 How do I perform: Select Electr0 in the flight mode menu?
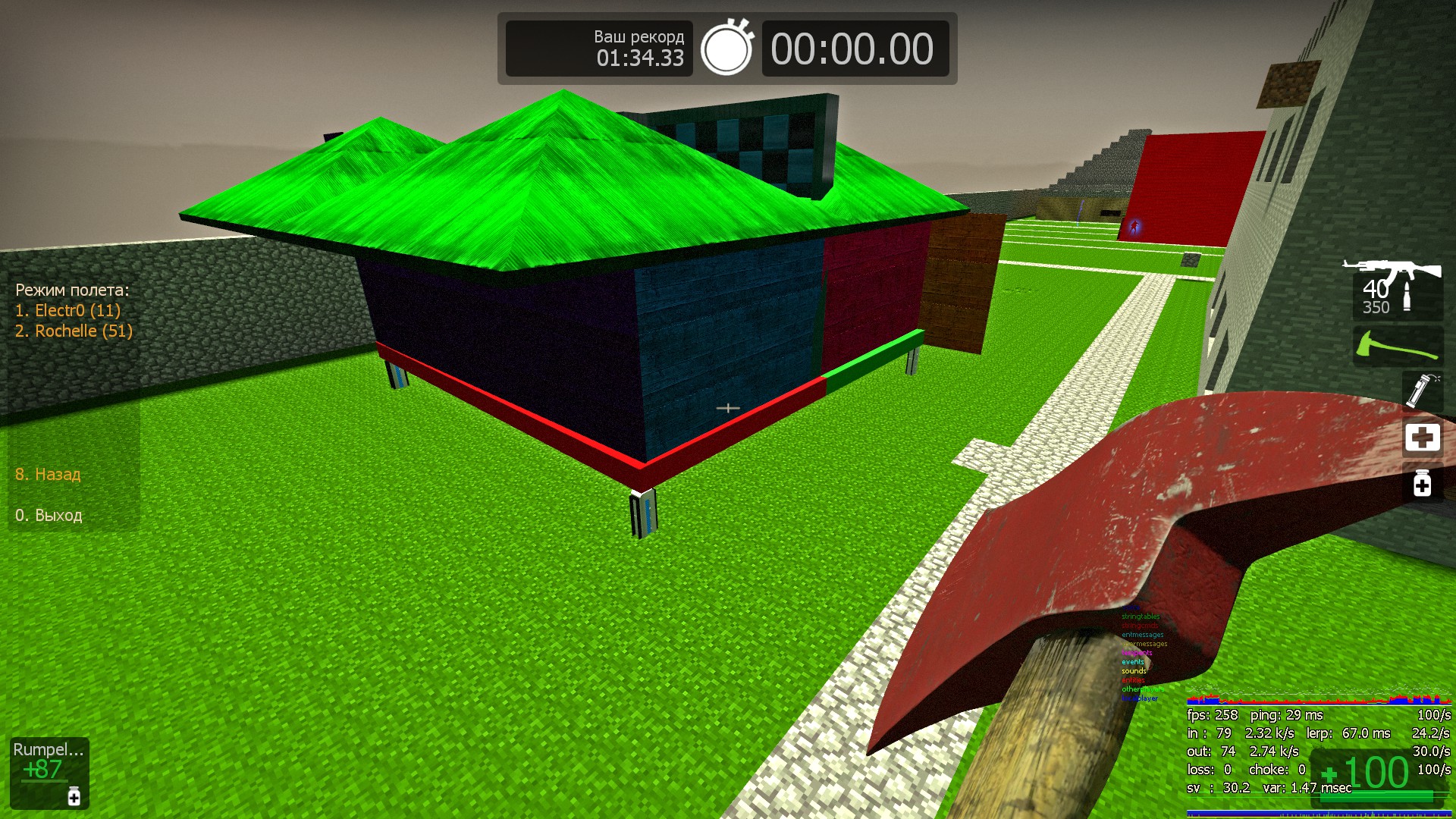coord(67,310)
